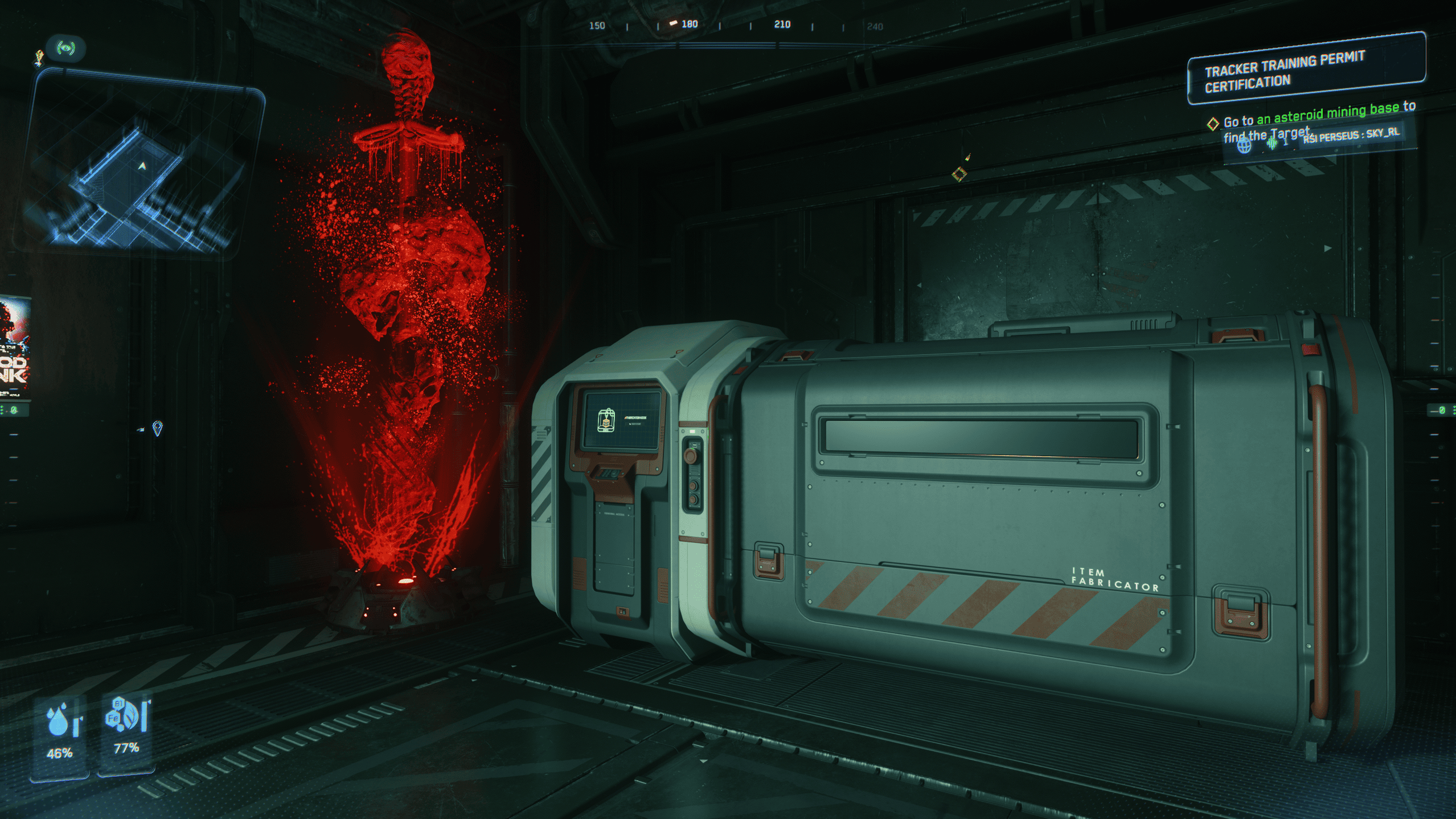Viewport: 1456px width, 819px height.
Task: Click the blue location pin marker
Action: (x=158, y=428)
